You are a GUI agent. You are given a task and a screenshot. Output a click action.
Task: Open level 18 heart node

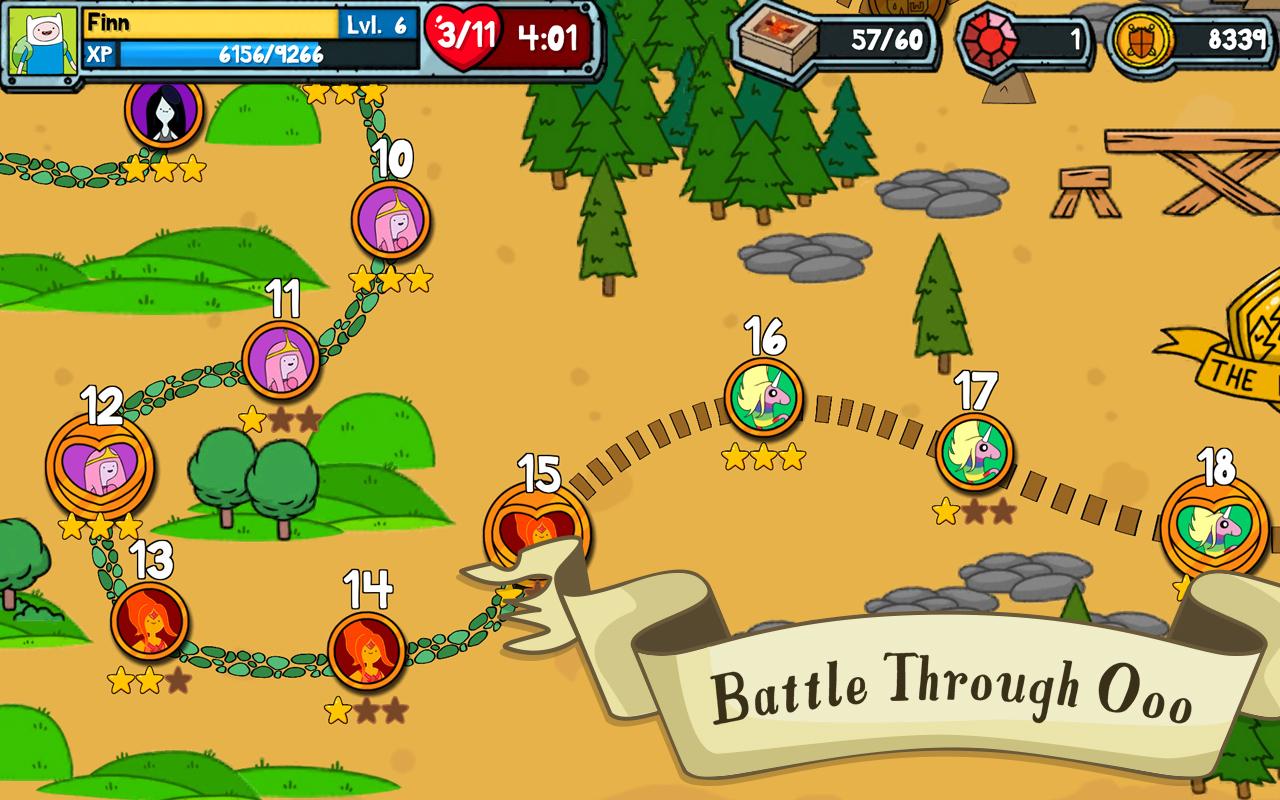click(x=1214, y=528)
